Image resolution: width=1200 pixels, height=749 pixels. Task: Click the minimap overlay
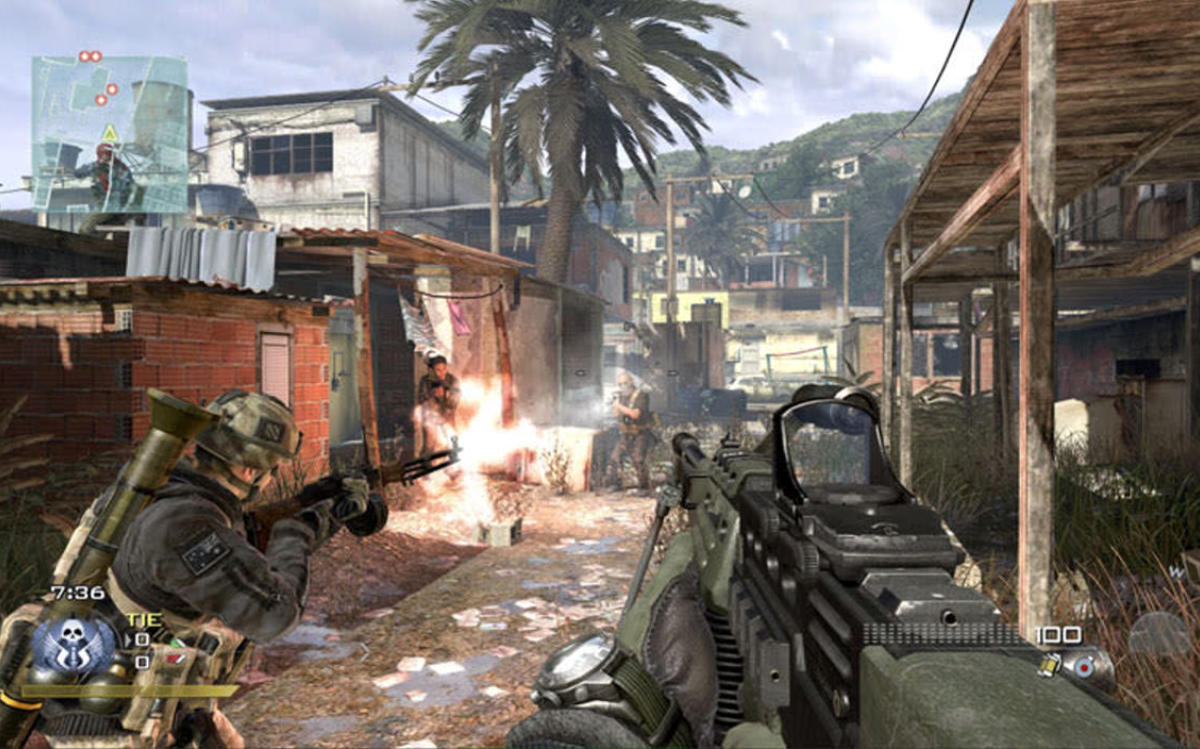coord(110,133)
